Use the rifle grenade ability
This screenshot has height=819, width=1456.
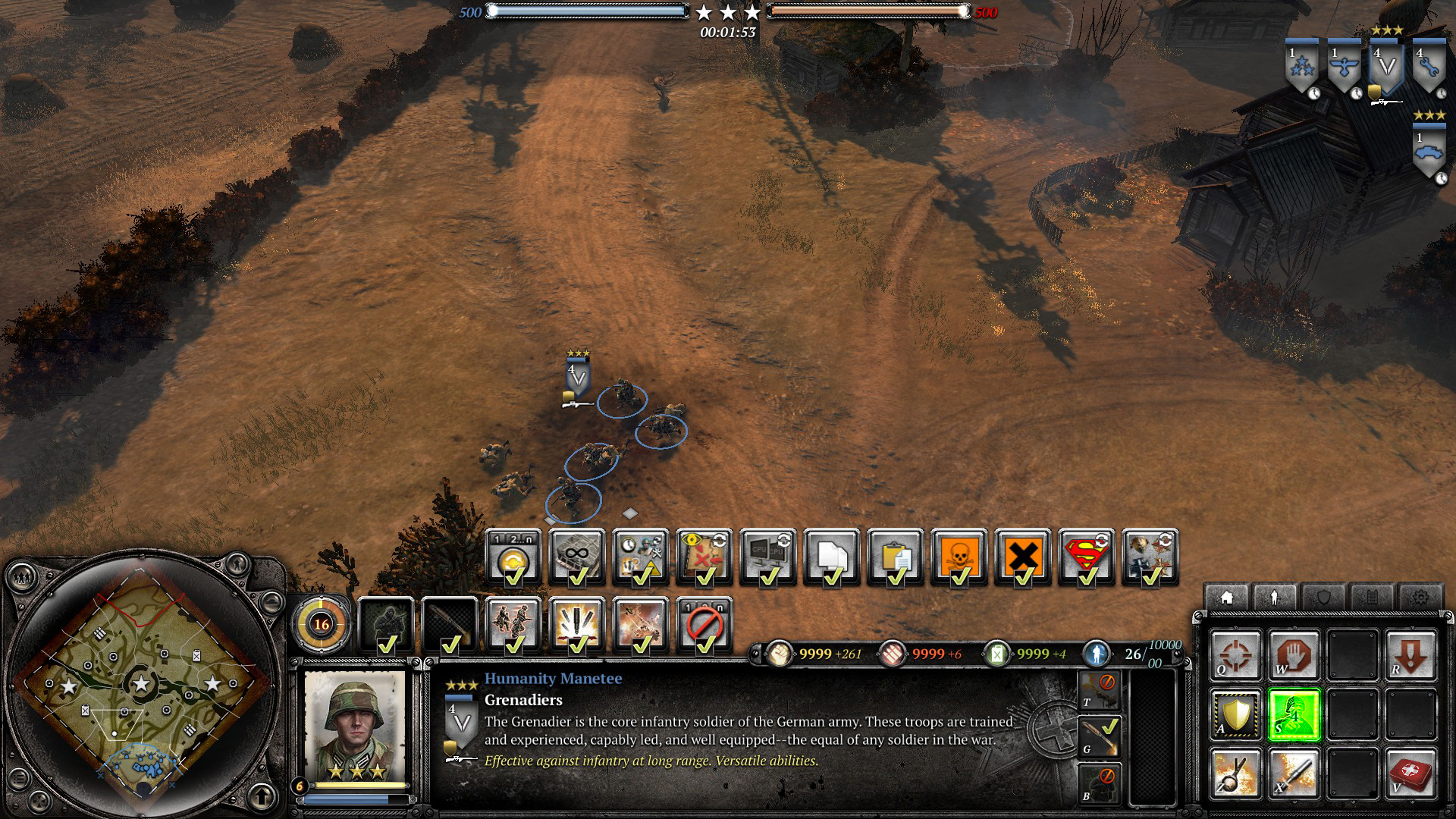1235,773
